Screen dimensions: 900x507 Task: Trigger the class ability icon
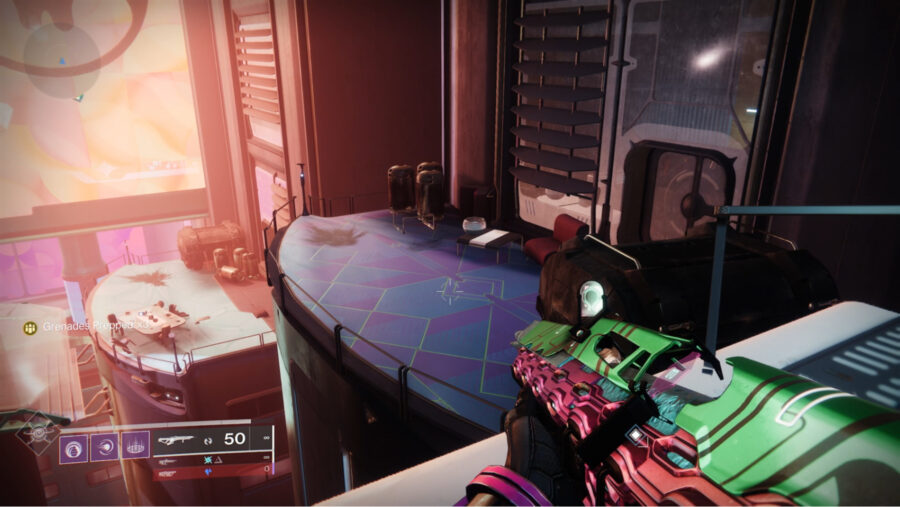pyautogui.click(x=135, y=445)
